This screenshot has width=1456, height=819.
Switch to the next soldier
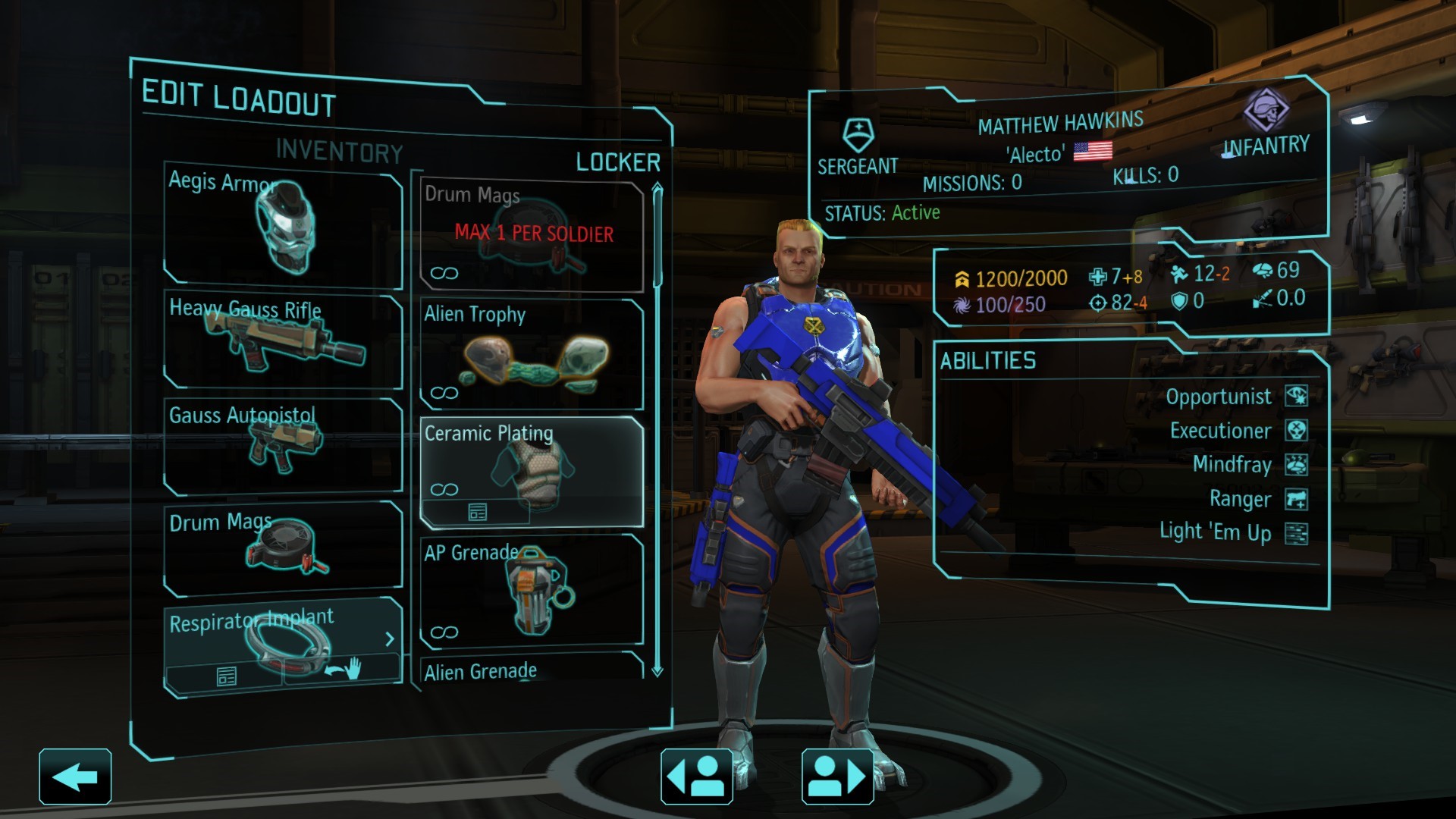coord(837,777)
